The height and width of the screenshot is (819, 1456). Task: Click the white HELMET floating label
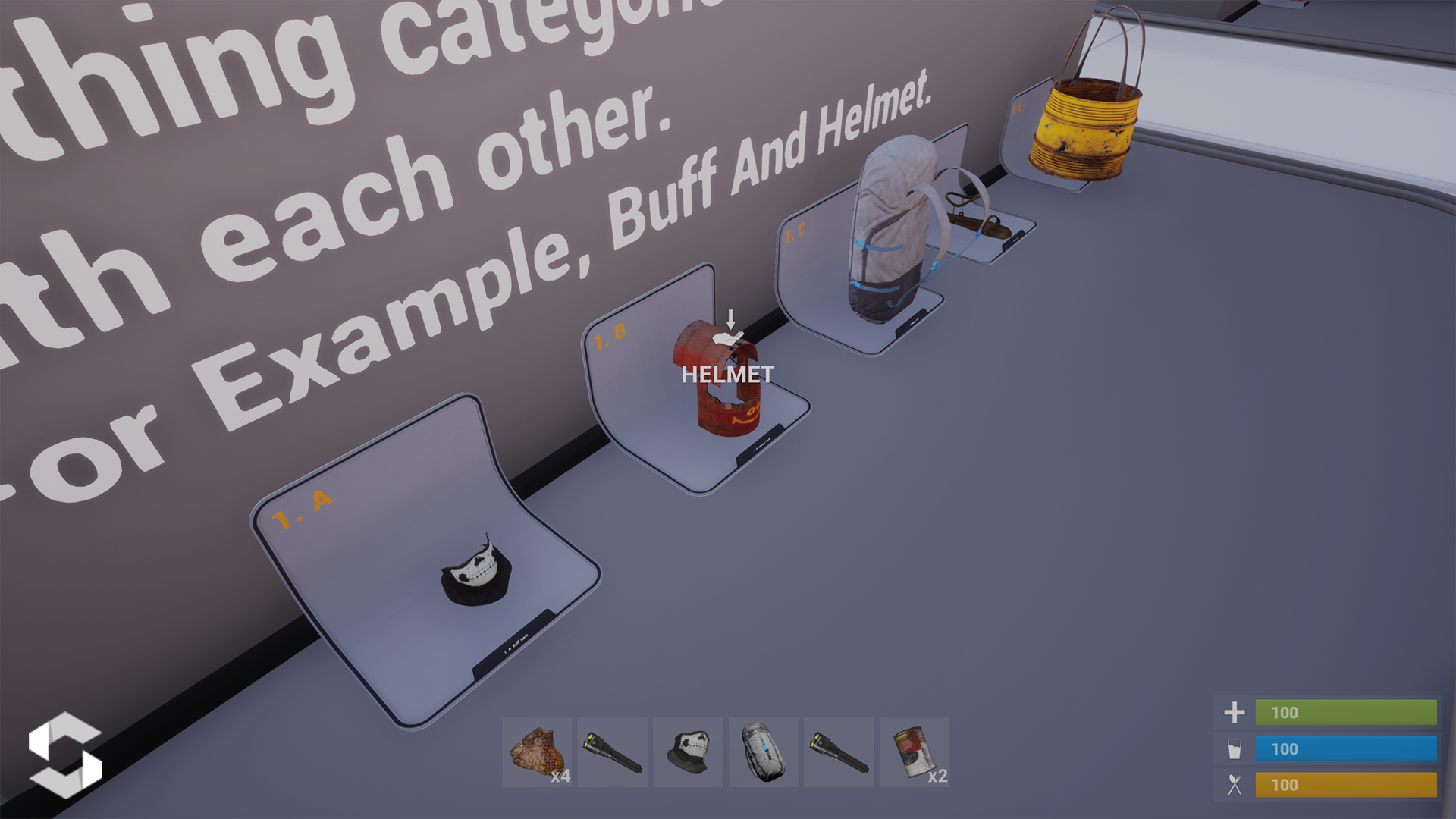coord(728,373)
